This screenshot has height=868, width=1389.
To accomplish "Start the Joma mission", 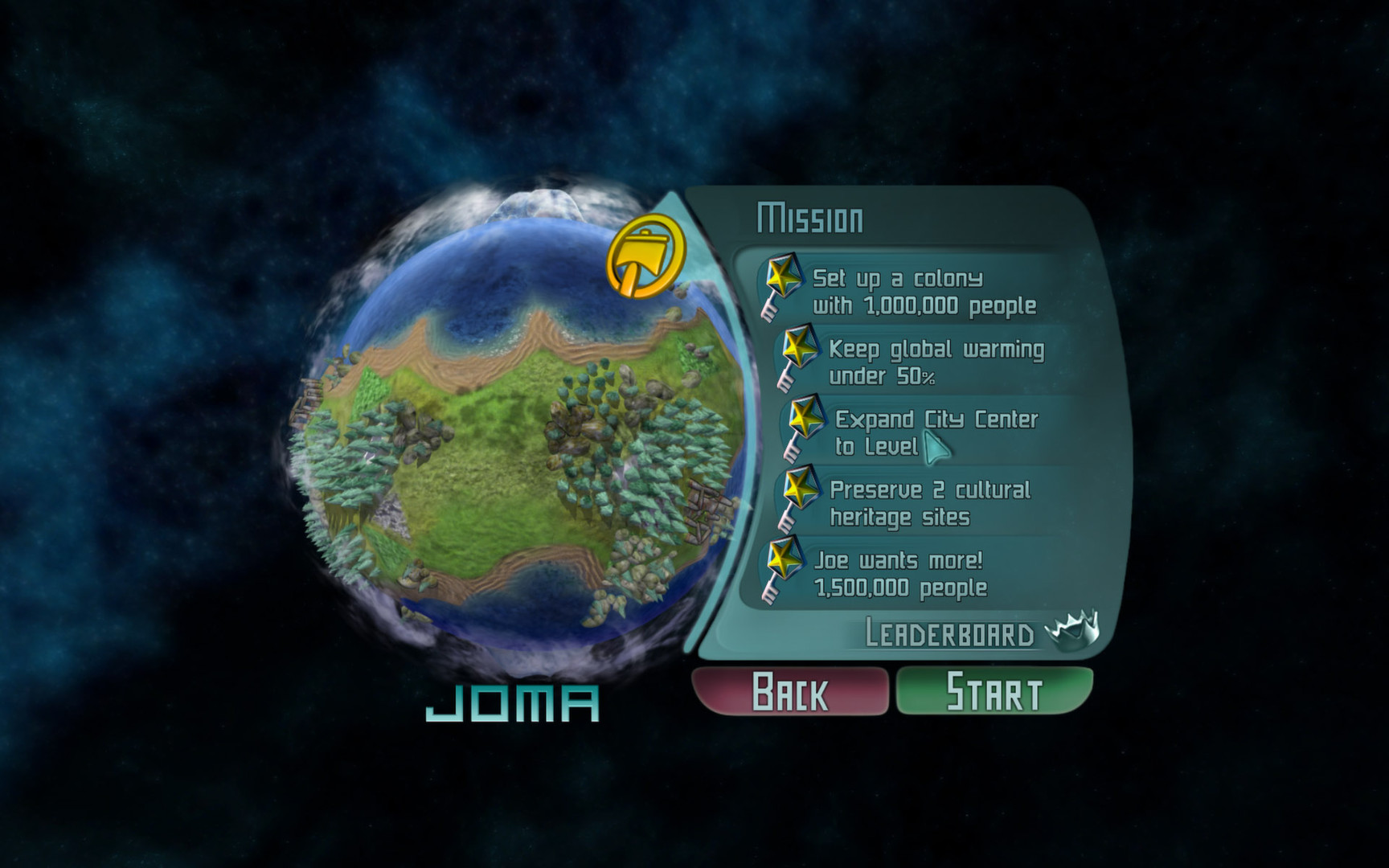I will coord(994,691).
